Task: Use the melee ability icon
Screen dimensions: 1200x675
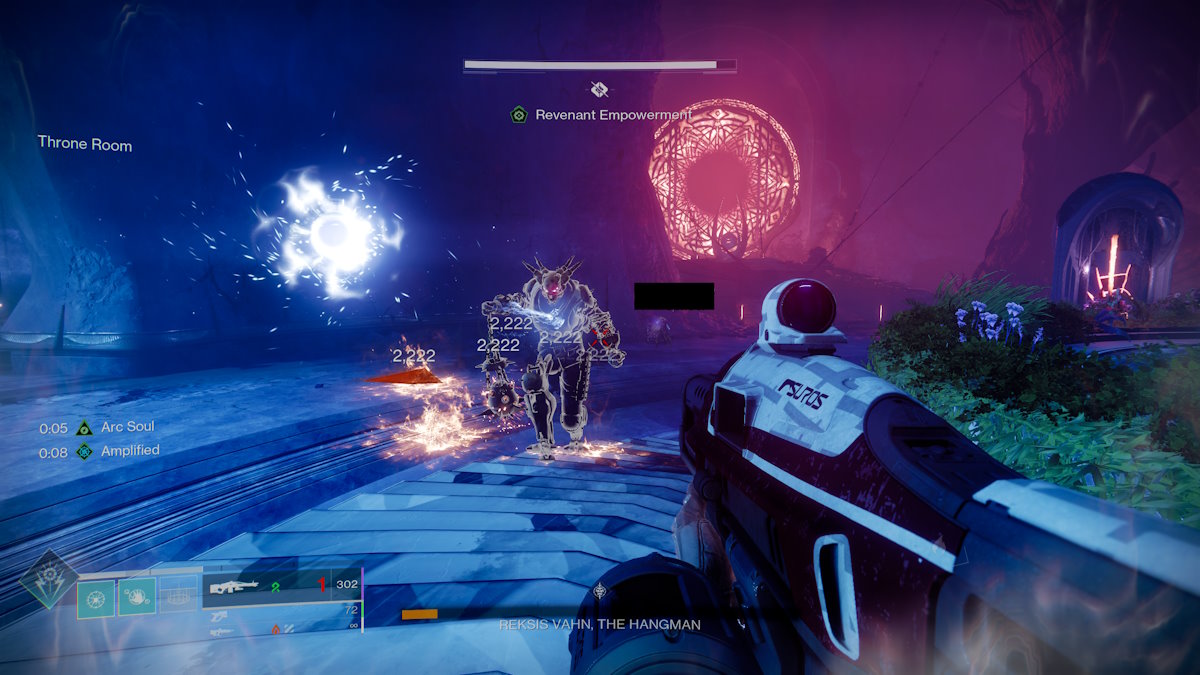Action: point(137,597)
